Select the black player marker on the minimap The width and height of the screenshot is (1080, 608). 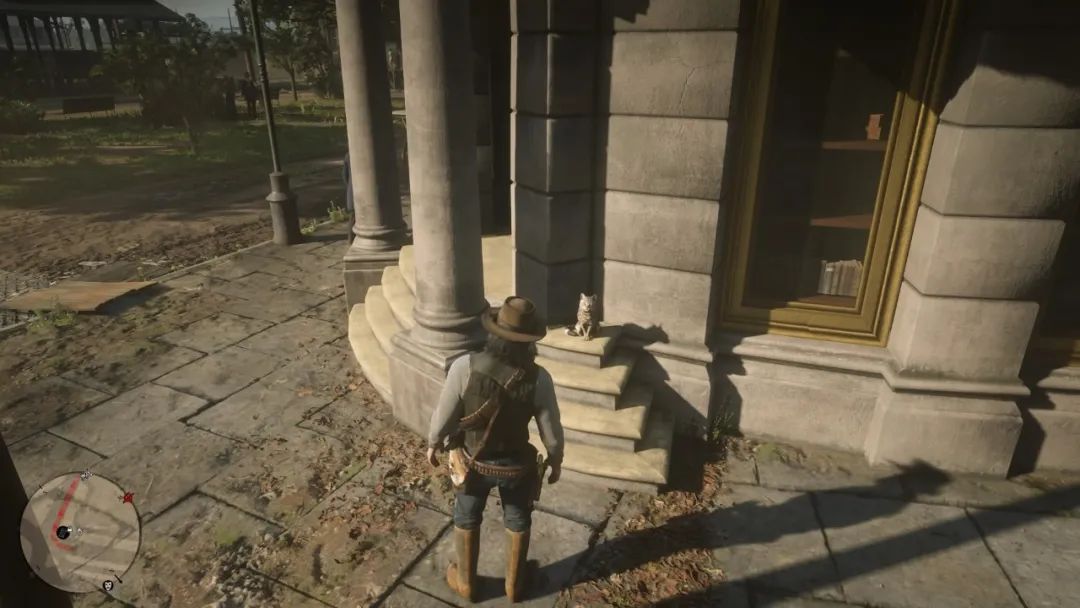(64, 532)
